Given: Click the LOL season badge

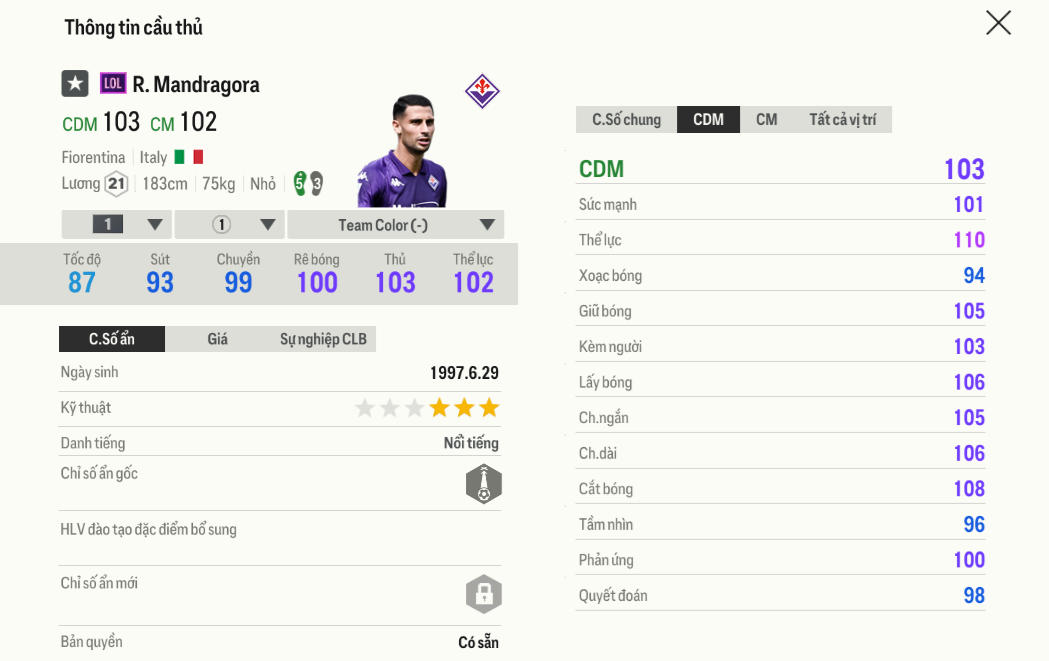Looking at the screenshot, I should click(113, 84).
